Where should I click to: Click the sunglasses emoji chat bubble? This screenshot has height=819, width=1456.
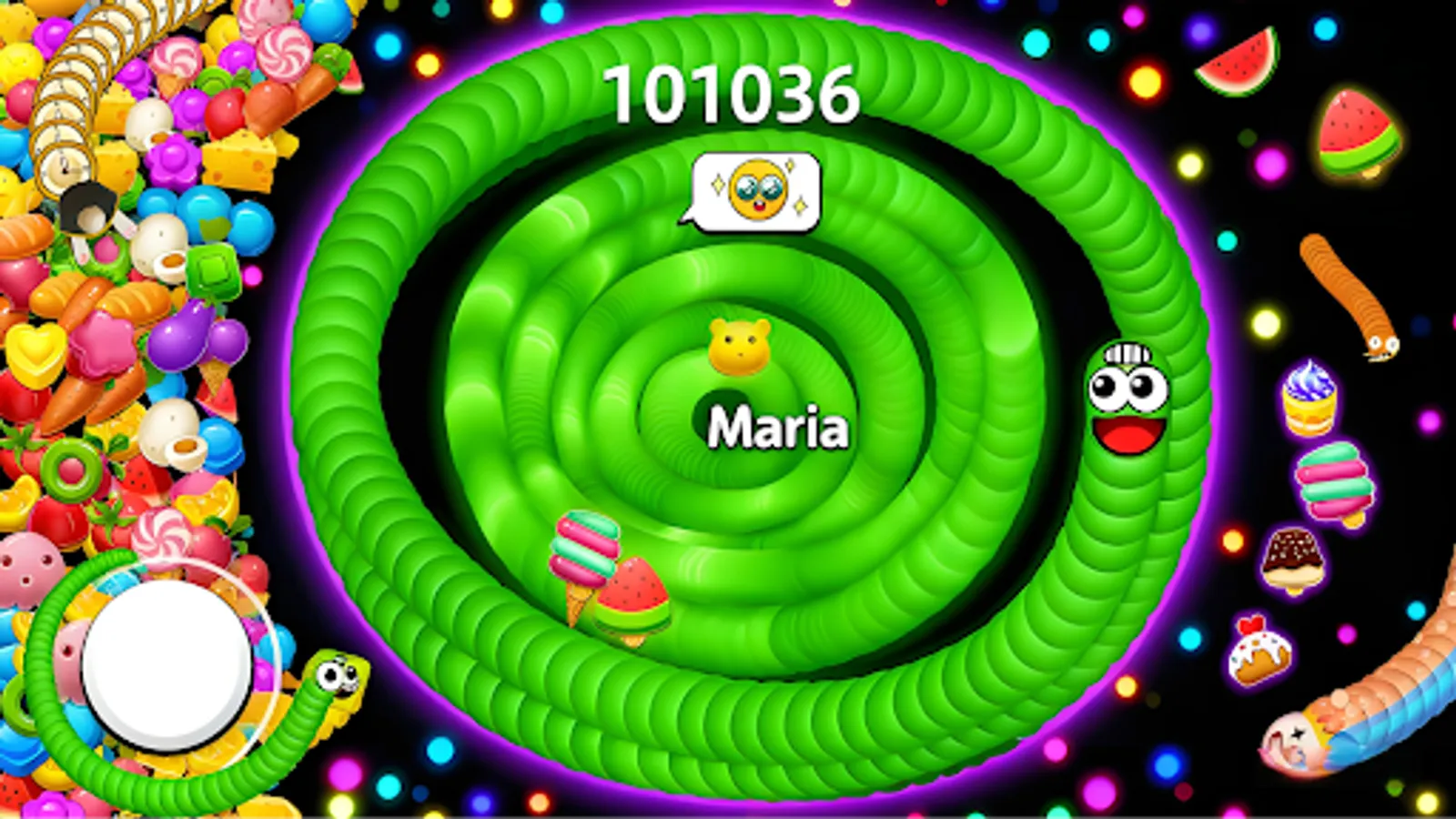click(x=755, y=189)
